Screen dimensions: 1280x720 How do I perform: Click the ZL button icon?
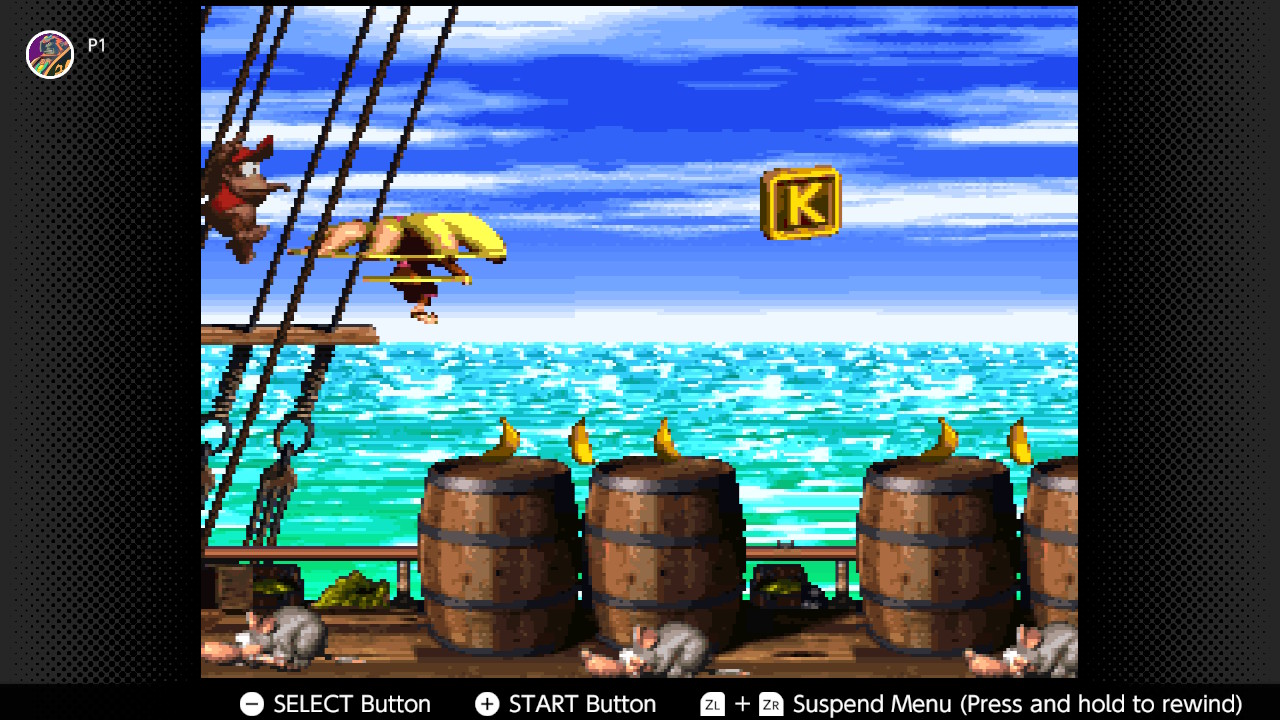point(712,704)
